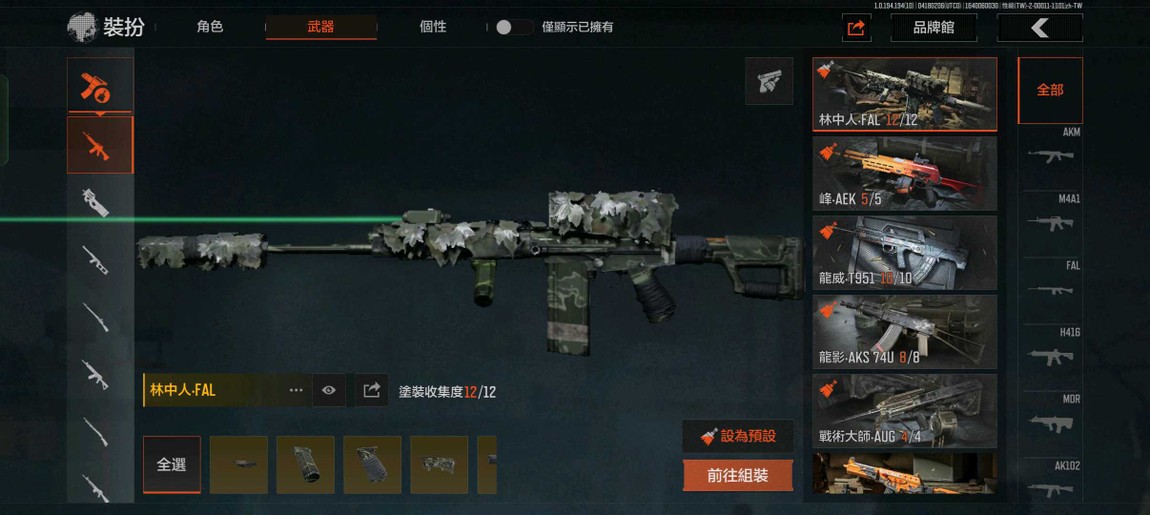Click 設為預設 button

[738, 436]
